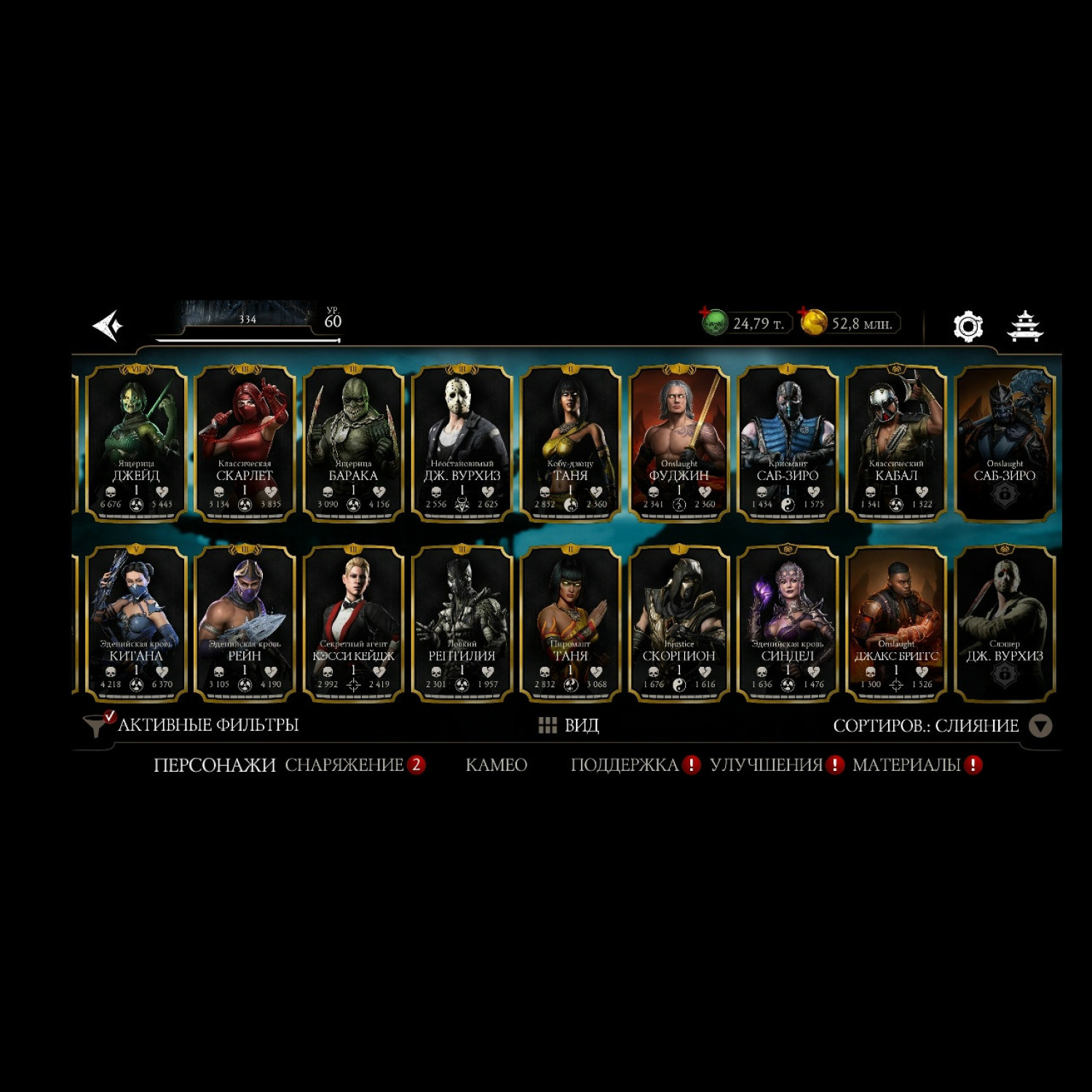The image size is (1092, 1092).
Task: Open the pagoda shop icon
Action: point(1025,326)
